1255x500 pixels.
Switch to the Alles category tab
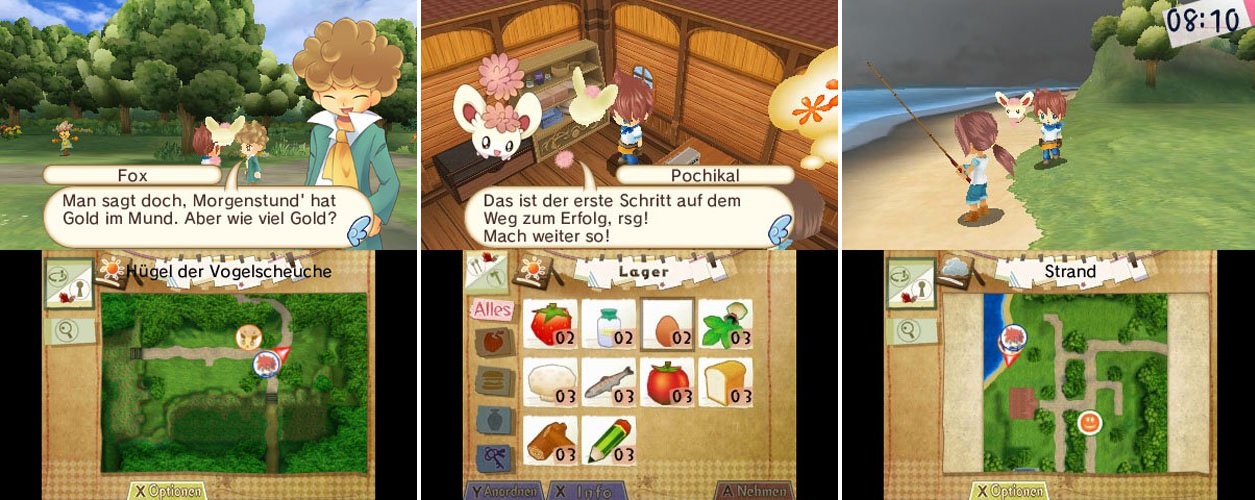(x=492, y=310)
